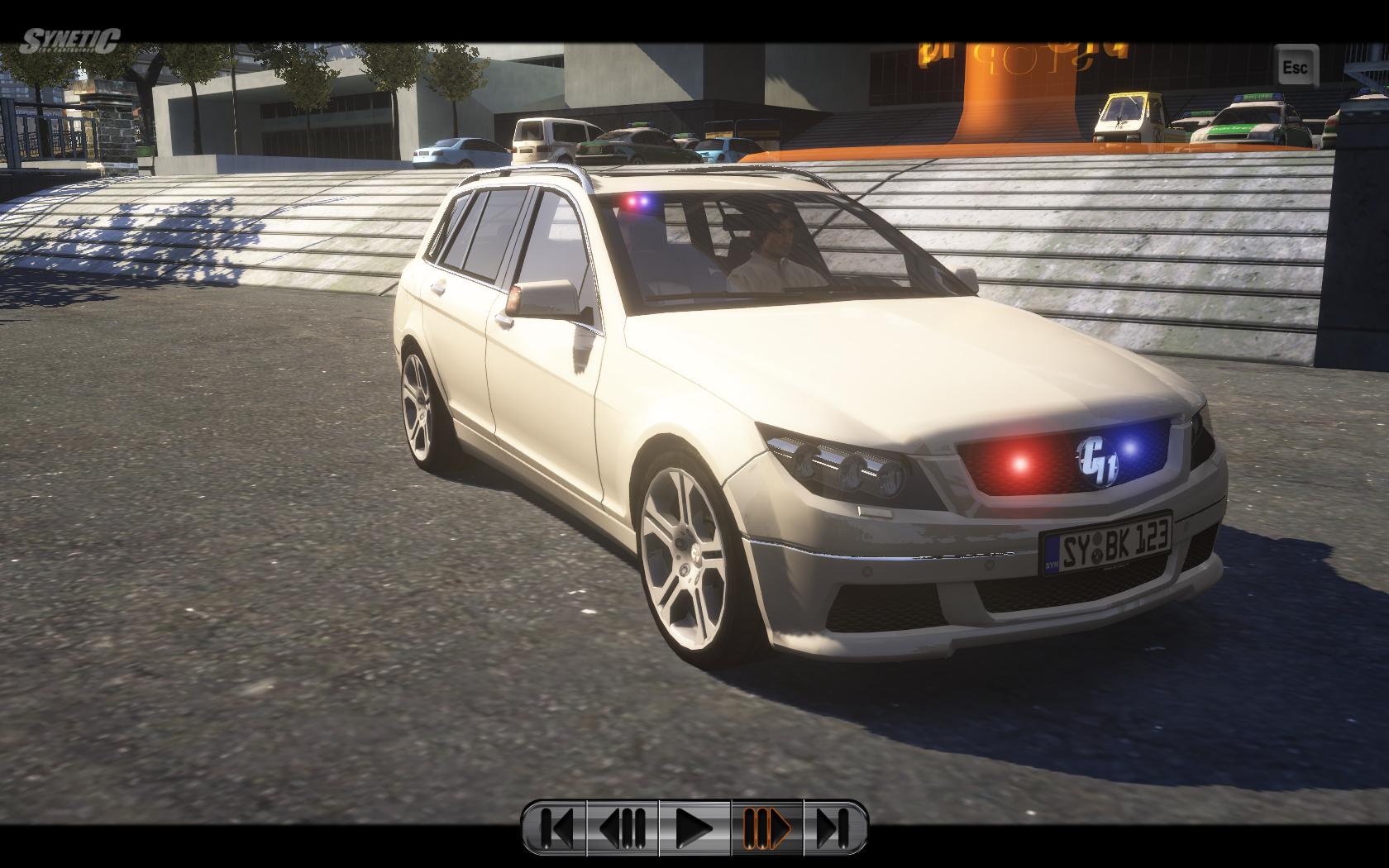
Task: Play the replay
Action: (x=694, y=826)
